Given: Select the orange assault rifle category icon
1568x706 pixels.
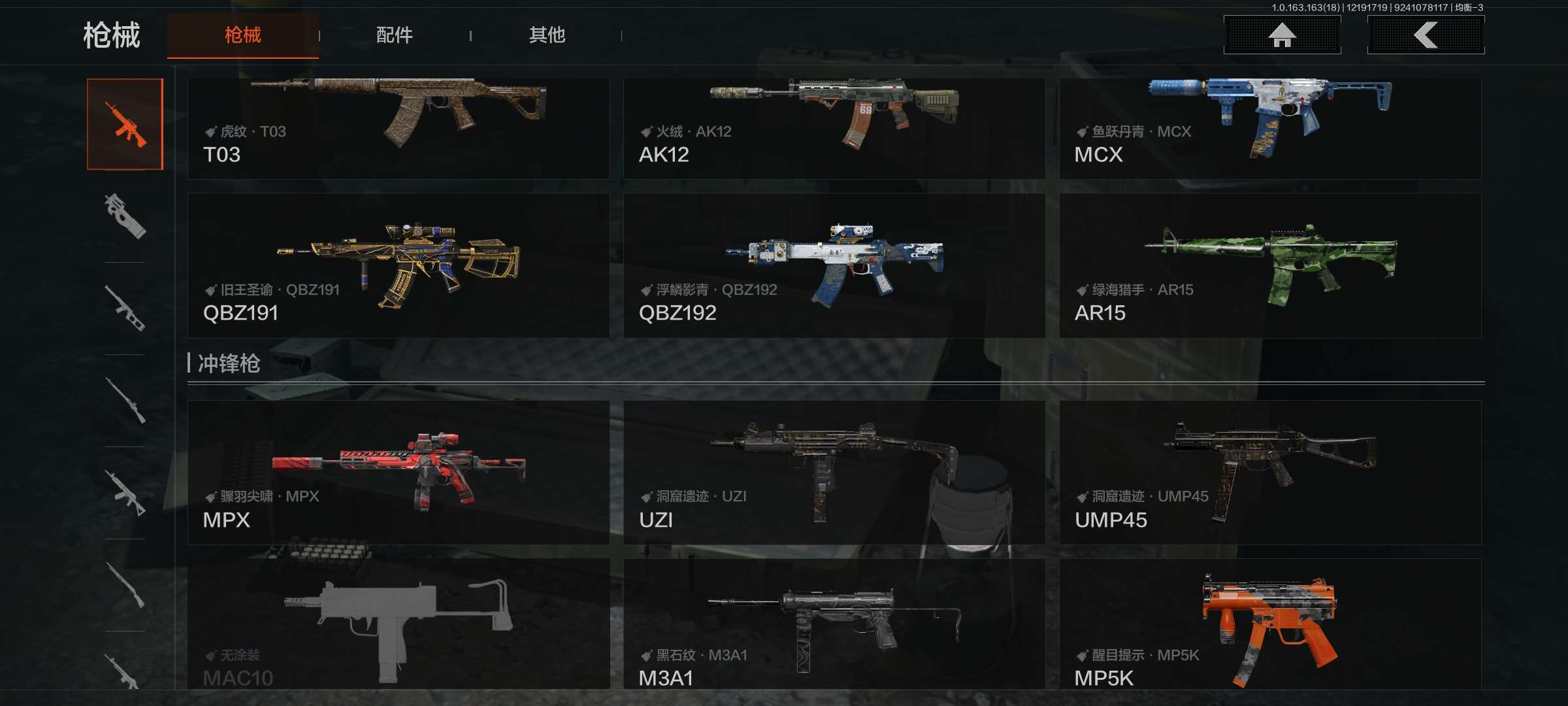Looking at the screenshot, I should click(x=125, y=124).
